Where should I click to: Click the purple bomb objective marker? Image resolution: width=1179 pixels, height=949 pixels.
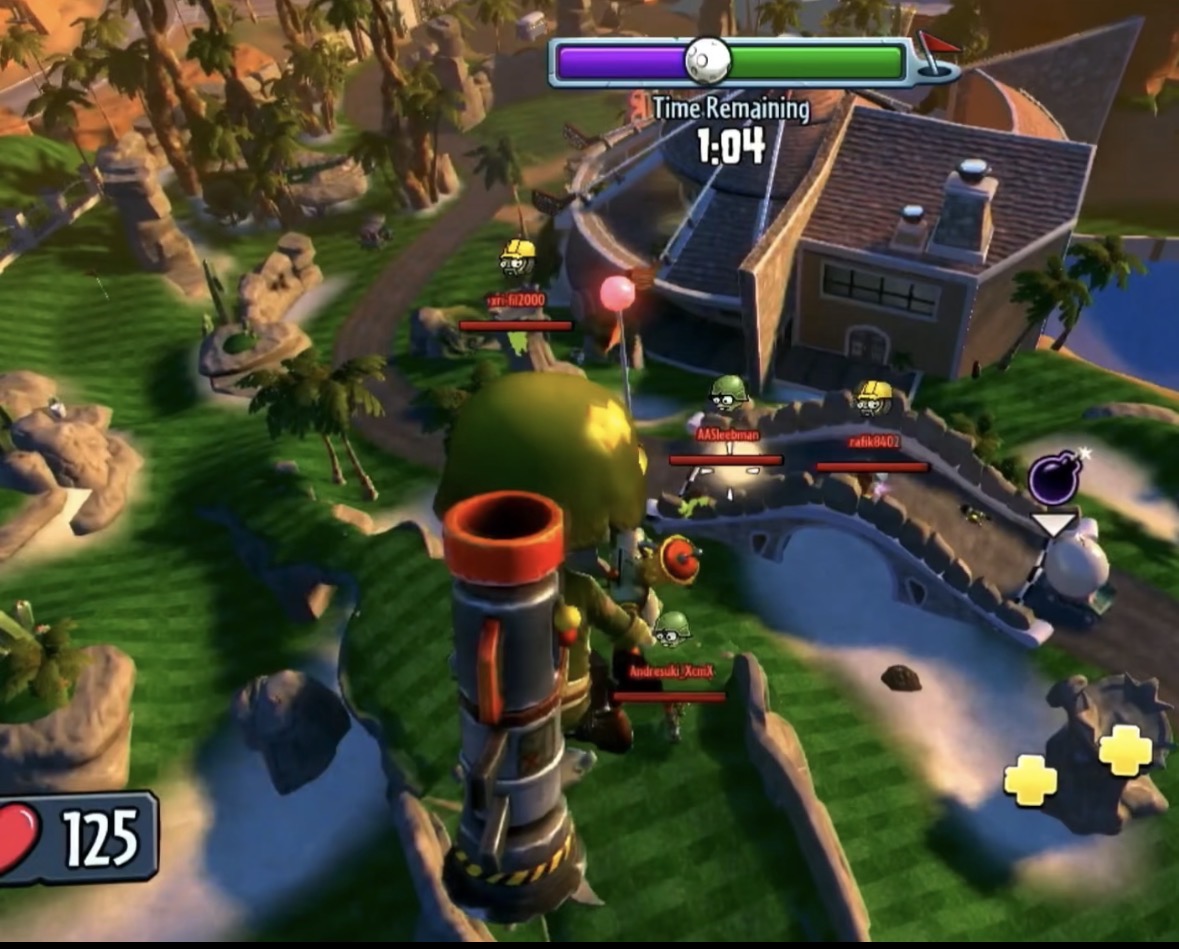[x=1053, y=479]
